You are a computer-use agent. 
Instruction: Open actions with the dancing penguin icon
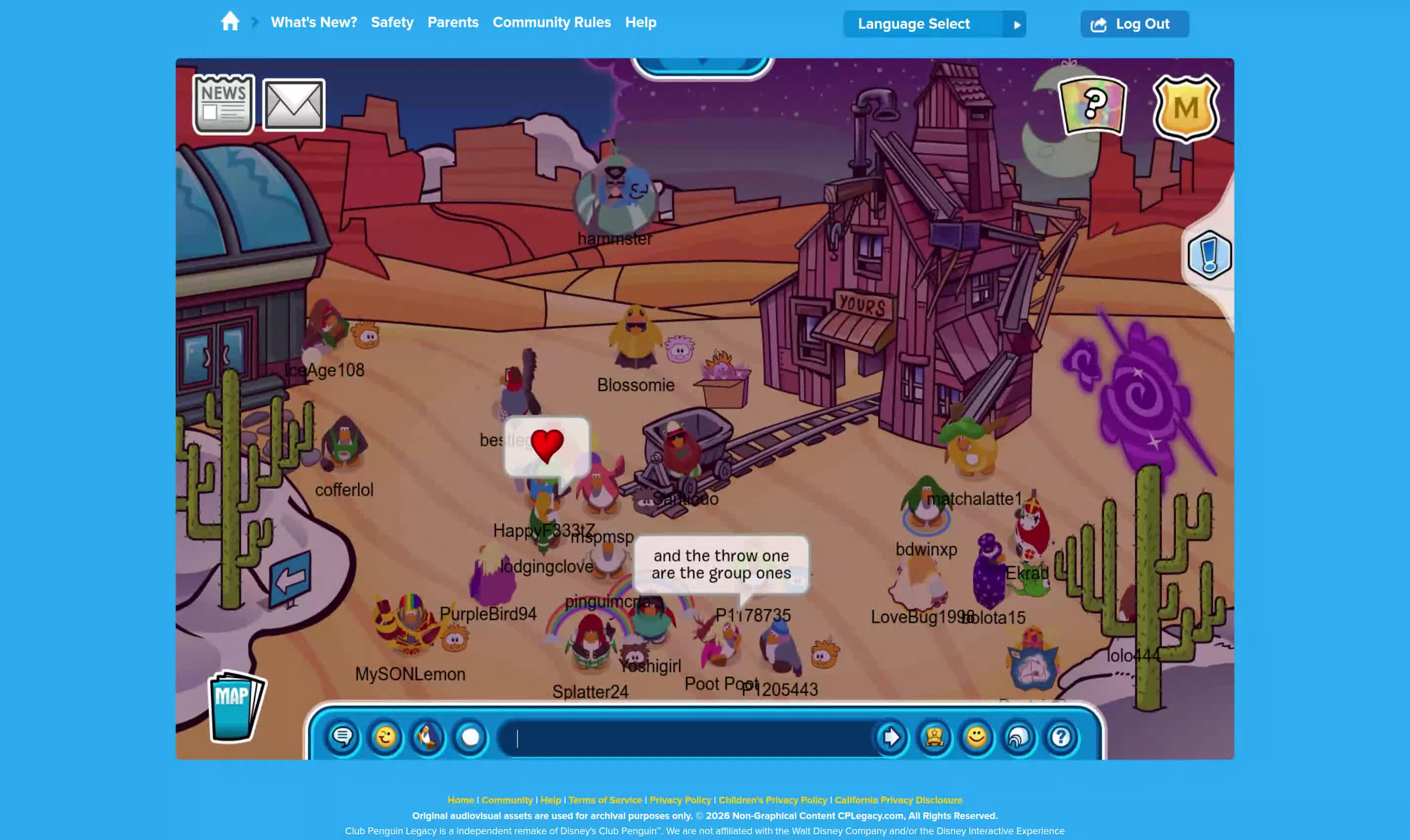pyautogui.click(x=428, y=738)
